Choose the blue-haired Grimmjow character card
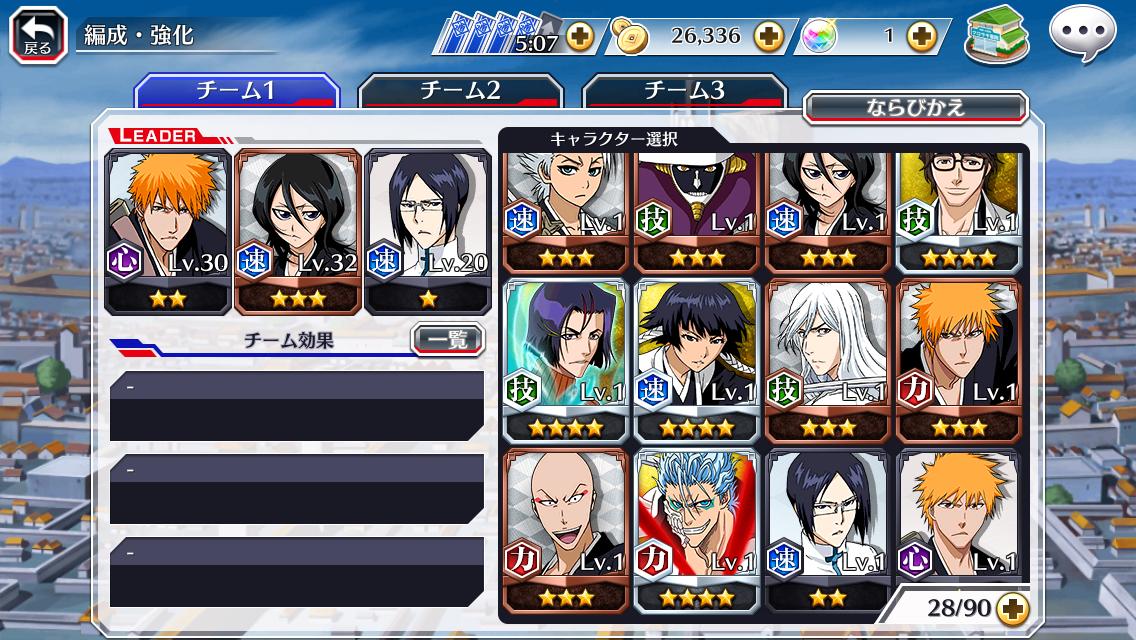 point(697,530)
